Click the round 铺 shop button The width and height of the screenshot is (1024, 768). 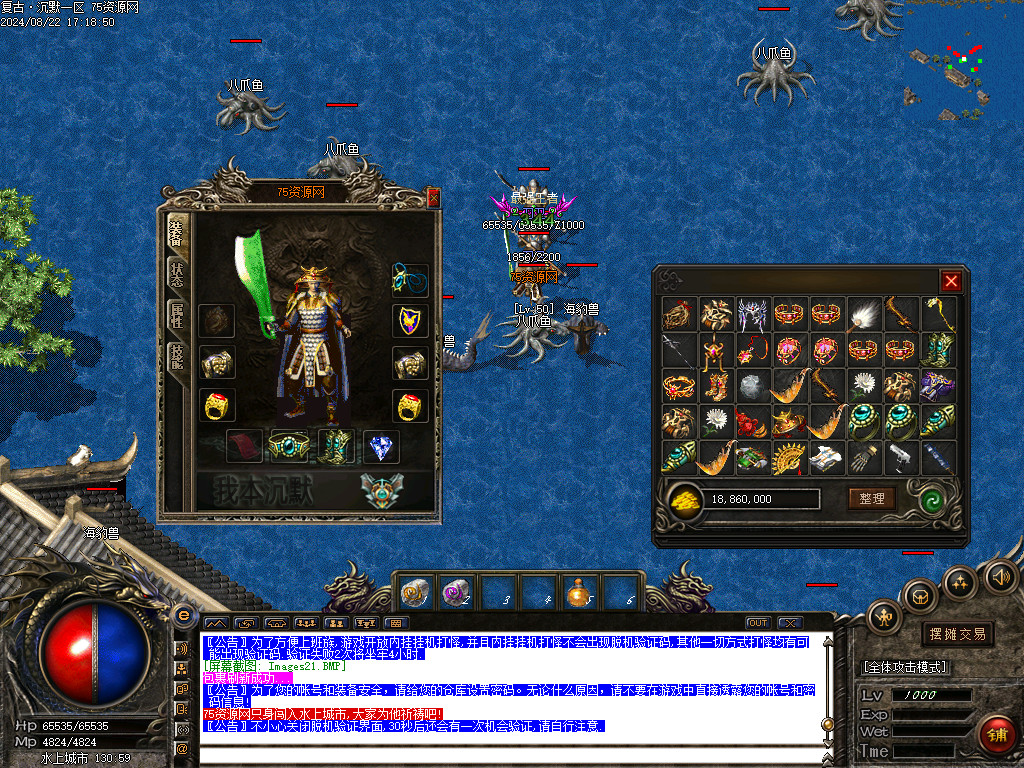tap(997, 733)
